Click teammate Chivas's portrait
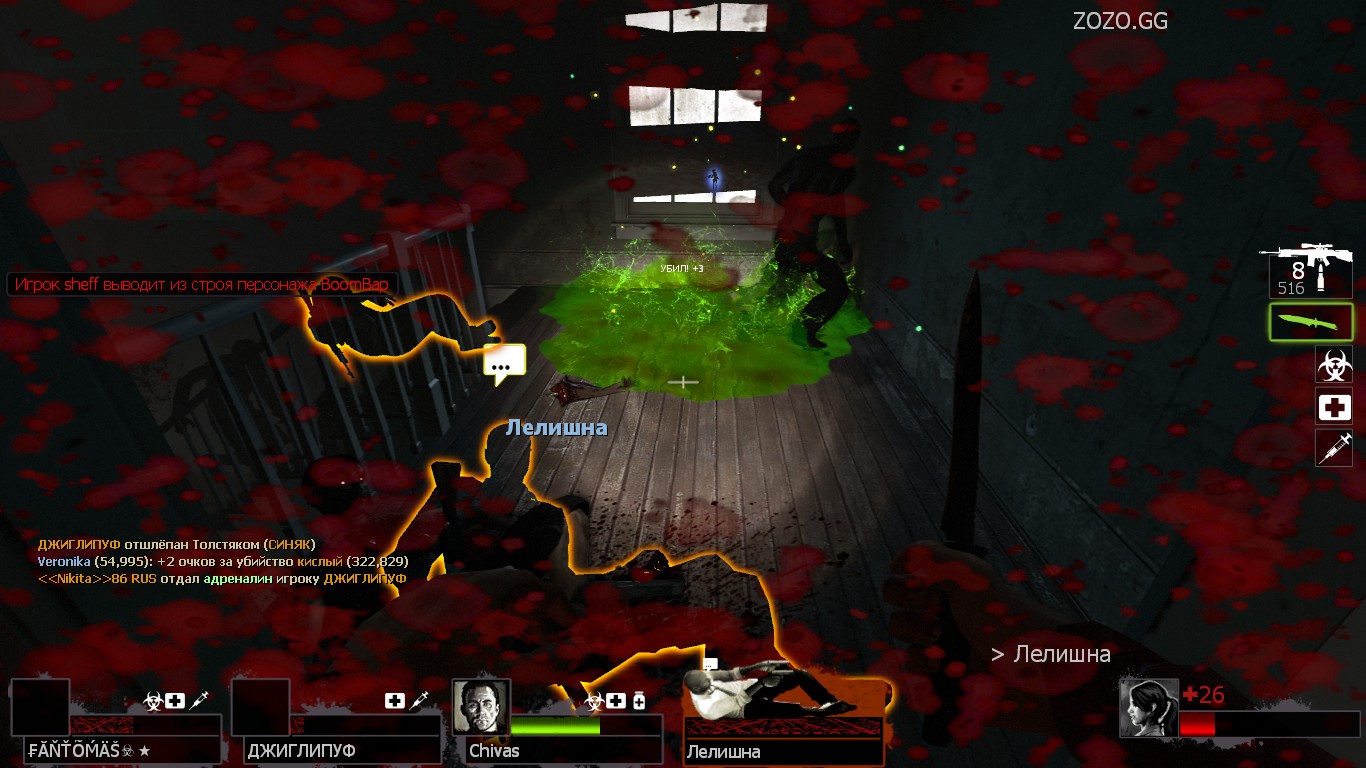This screenshot has height=768, width=1366. pos(481,707)
